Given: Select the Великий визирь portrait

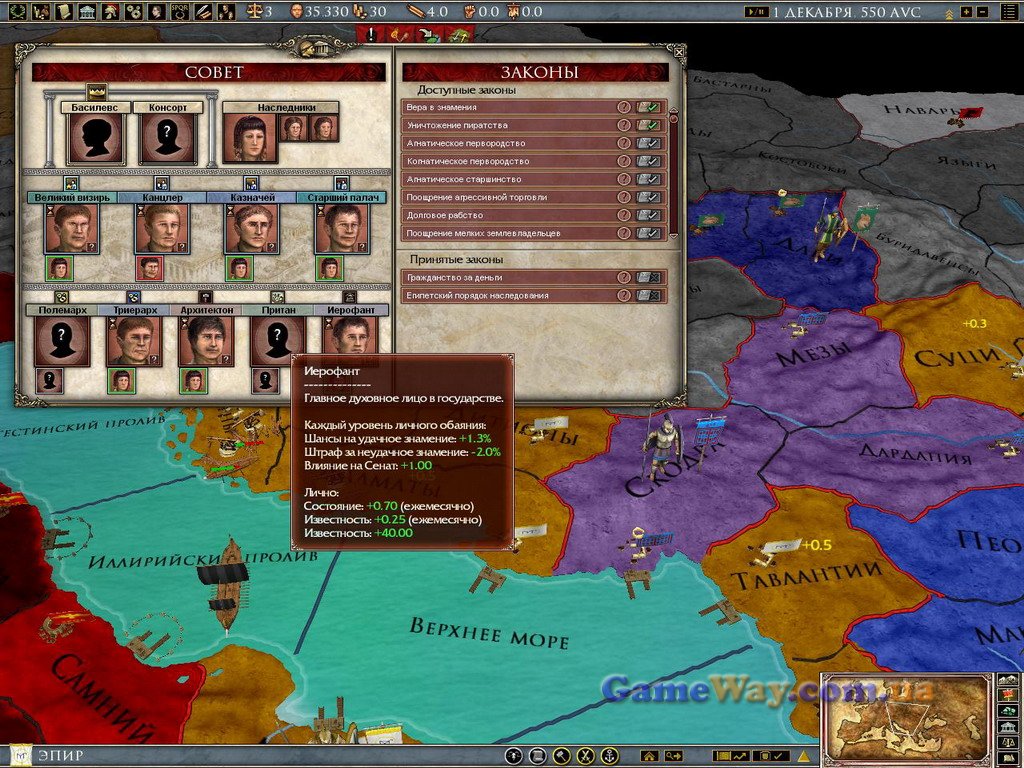Looking at the screenshot, I should (69, 228).
